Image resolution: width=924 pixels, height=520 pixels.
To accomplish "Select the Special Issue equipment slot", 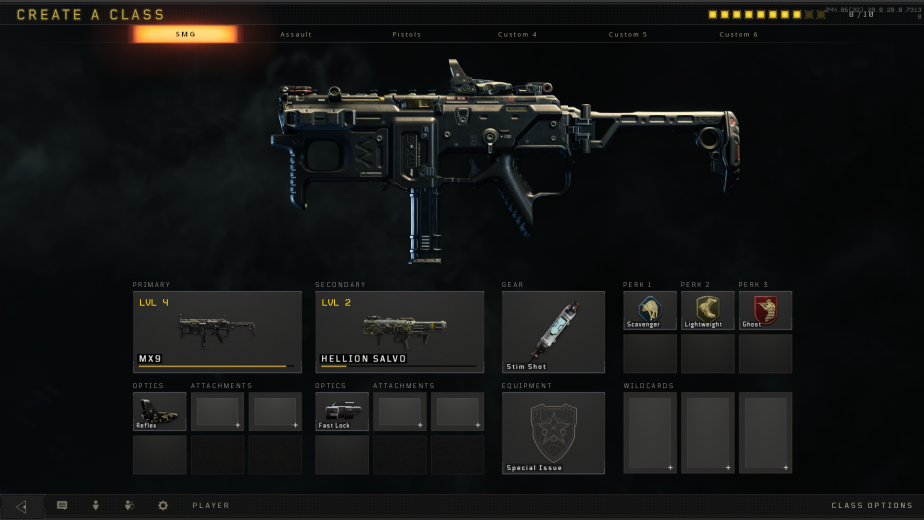I will click(553, 432).
